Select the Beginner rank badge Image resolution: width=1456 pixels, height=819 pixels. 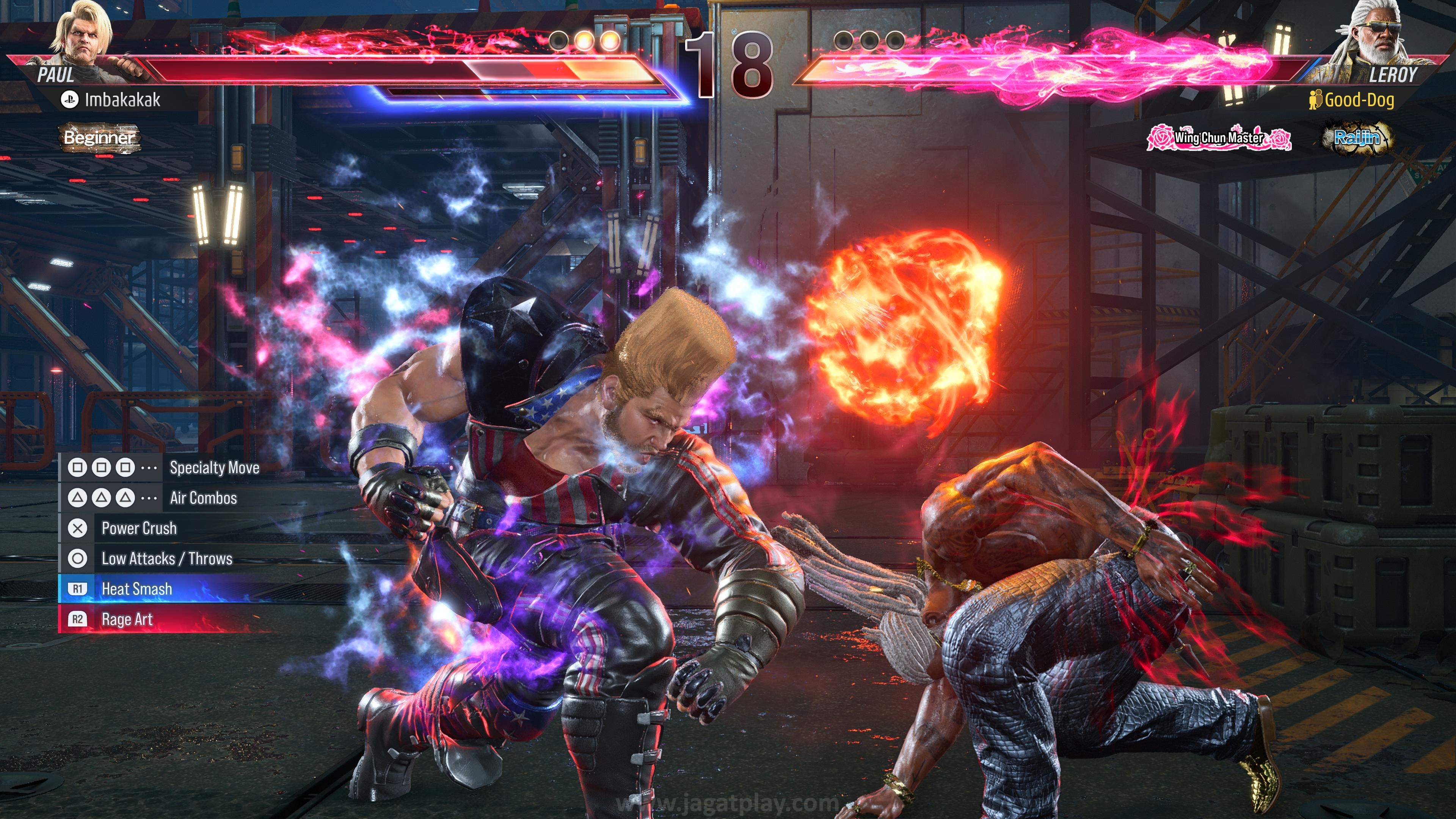[x=99, y=137]
